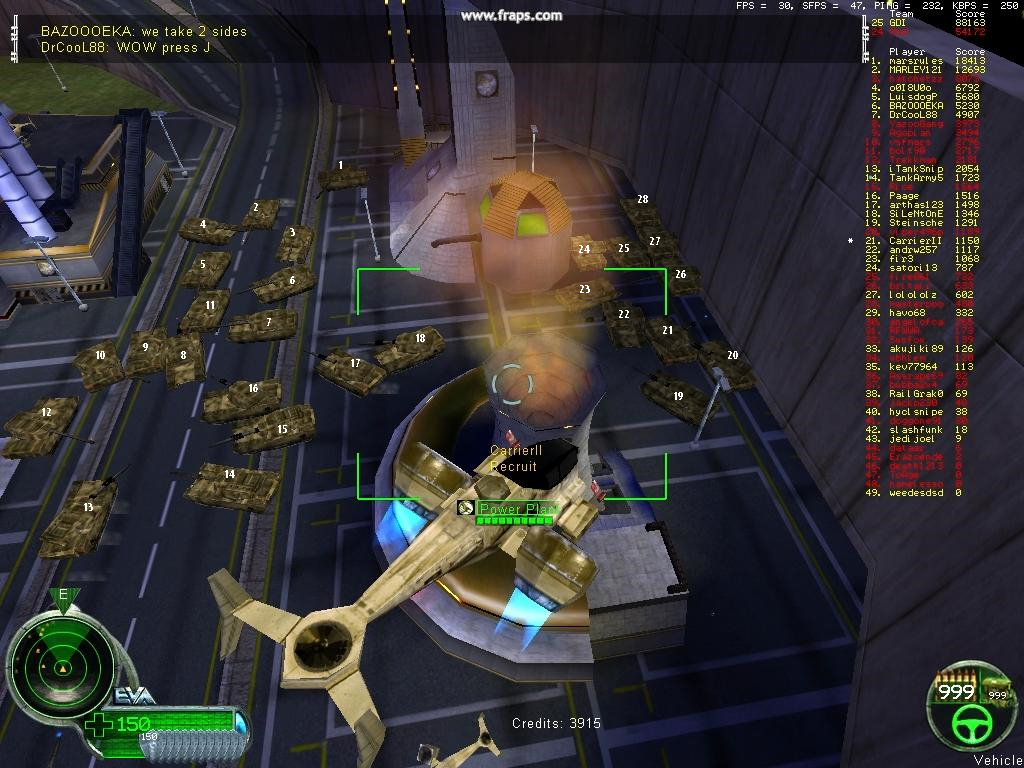Pick the DrCooL88 scoreboard row
Screen dimensions: 1024x768
tap(915, 115)
